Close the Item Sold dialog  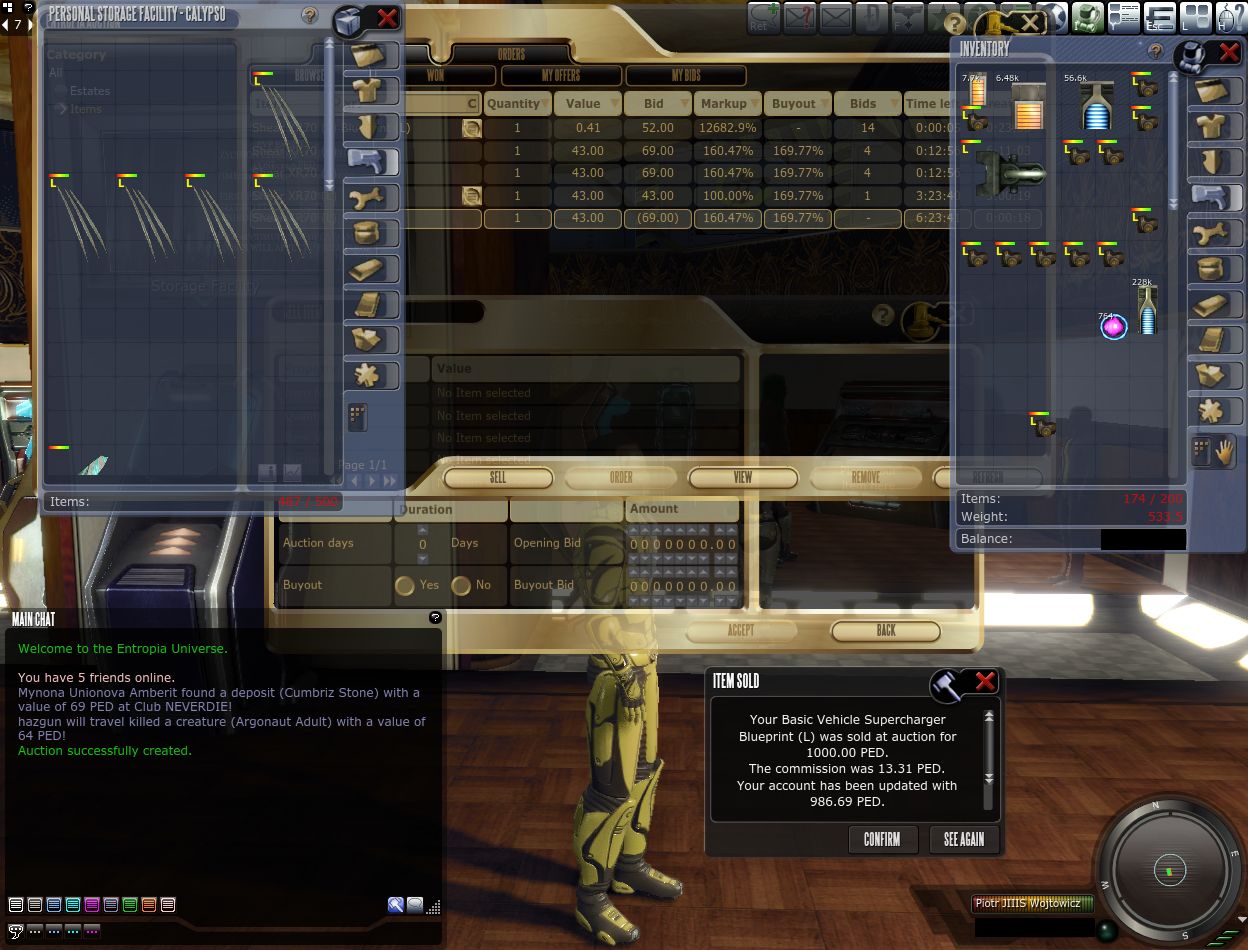(985, 682)
